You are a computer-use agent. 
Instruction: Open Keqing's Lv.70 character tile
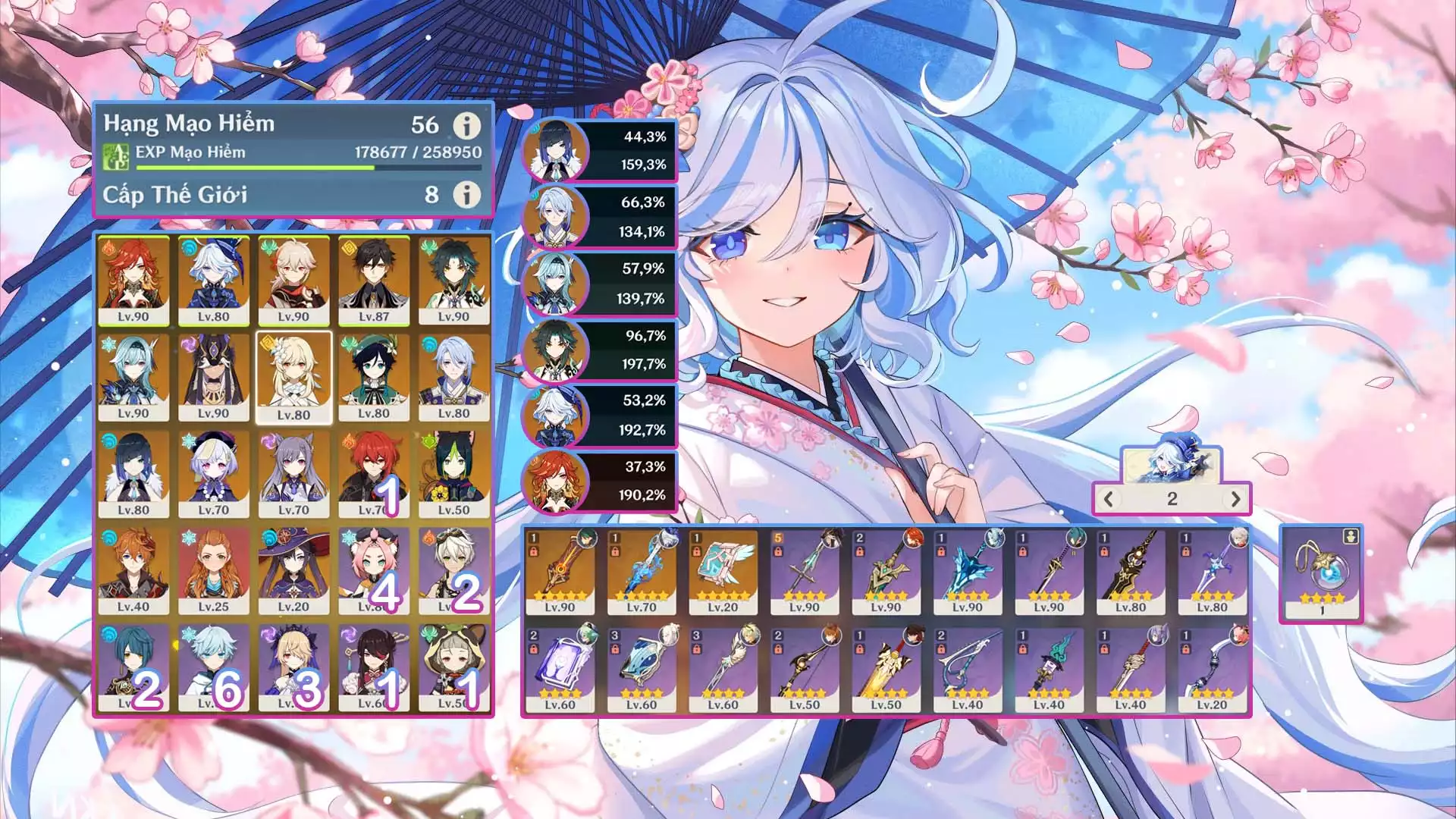pyautogui.click(x=293, y=474)
